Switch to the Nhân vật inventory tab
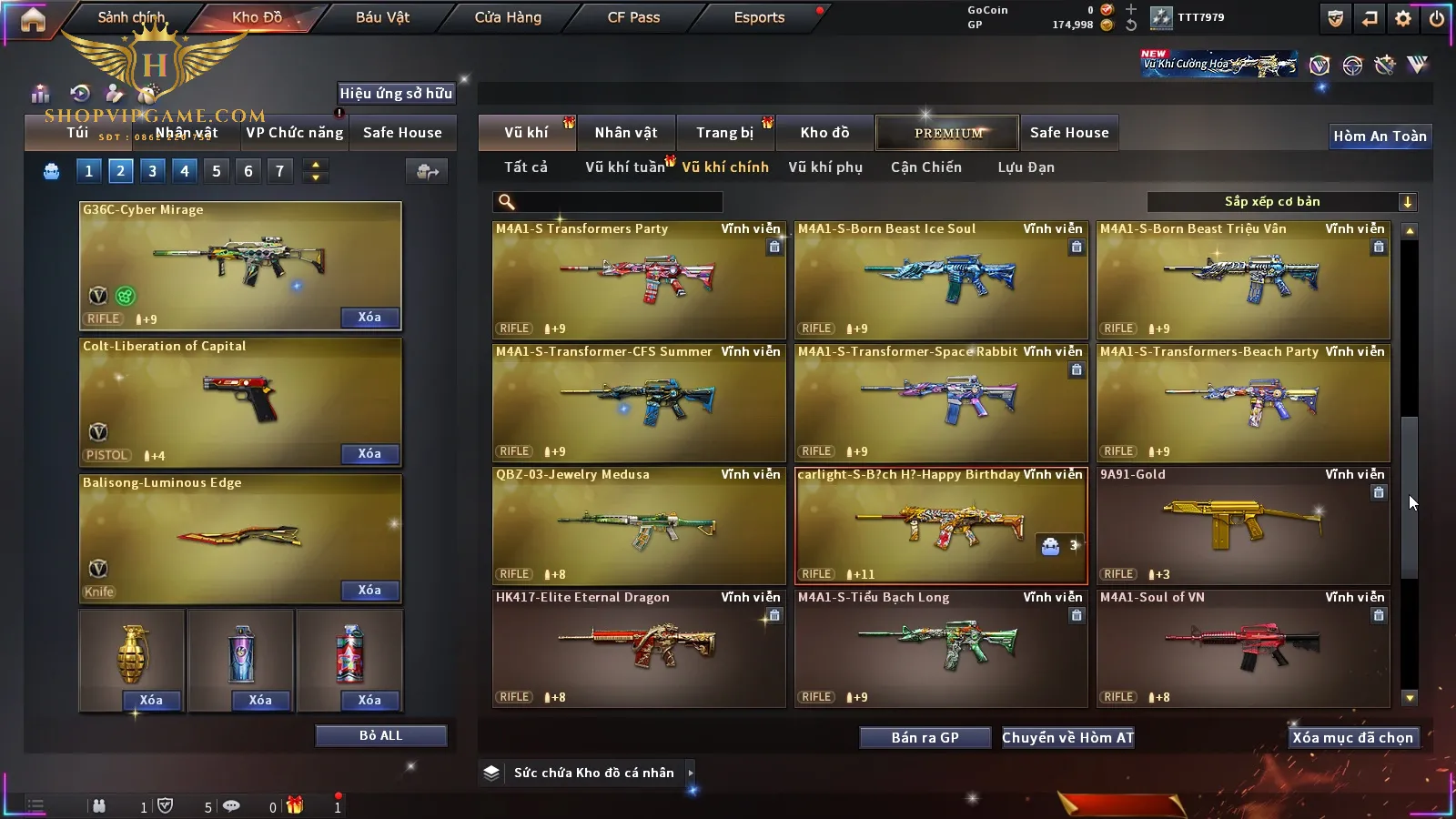1456x819 pixels. click(x=626, y=133)
